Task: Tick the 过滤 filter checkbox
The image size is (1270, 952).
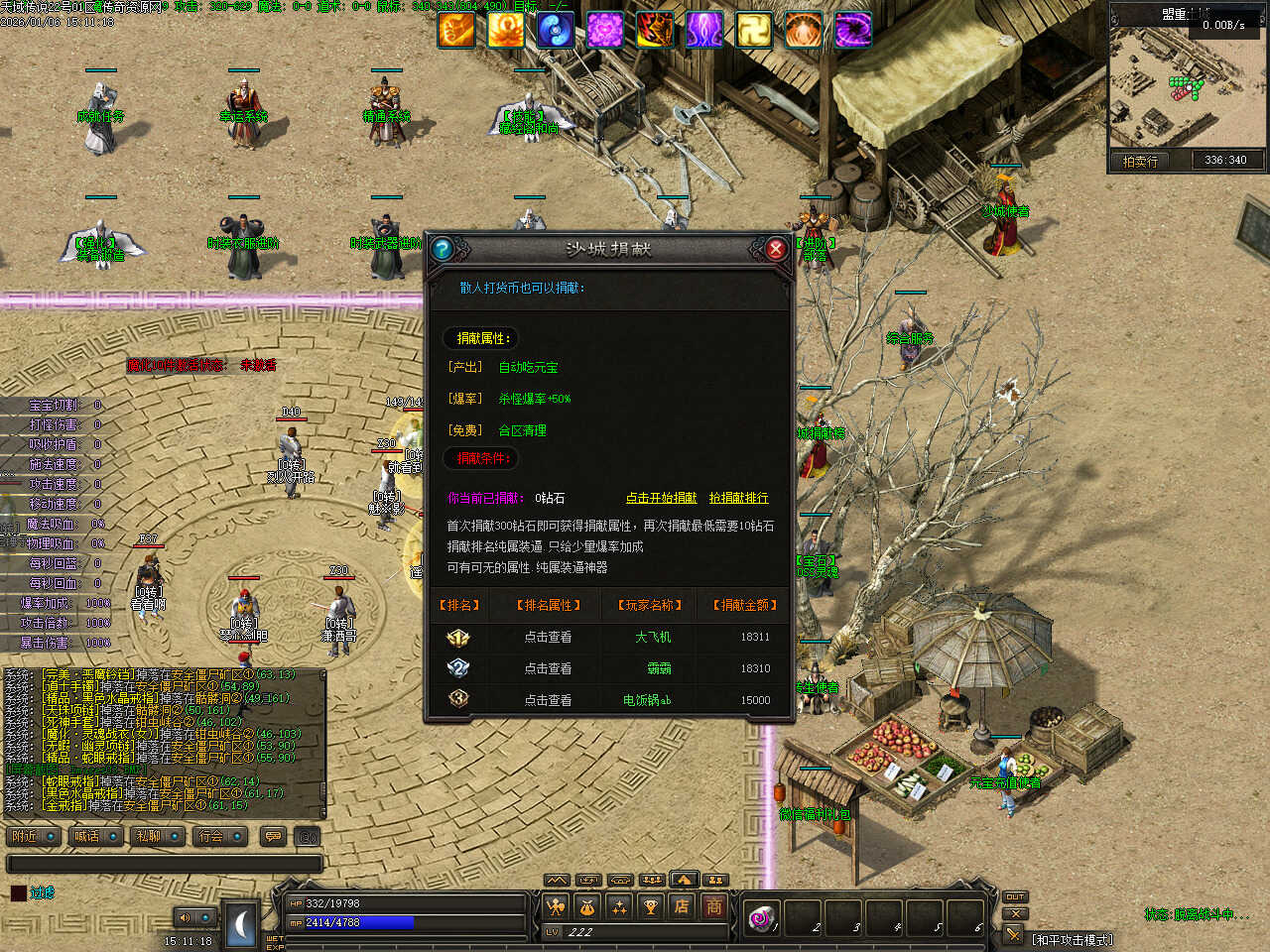Action: click(x=18, y=893)
